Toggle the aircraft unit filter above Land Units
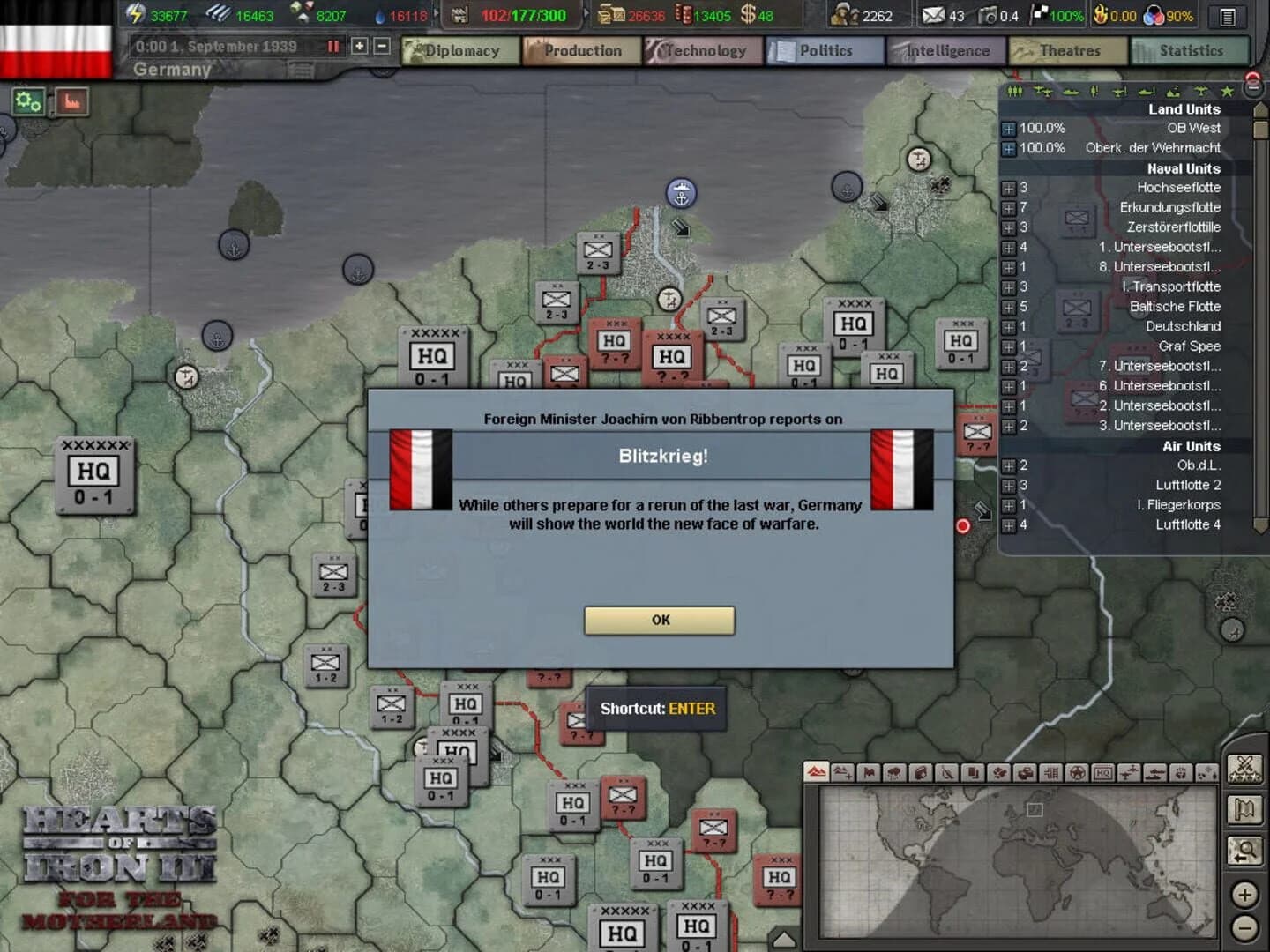This screenshot has width=1270, height=952. pos(1044,91)
